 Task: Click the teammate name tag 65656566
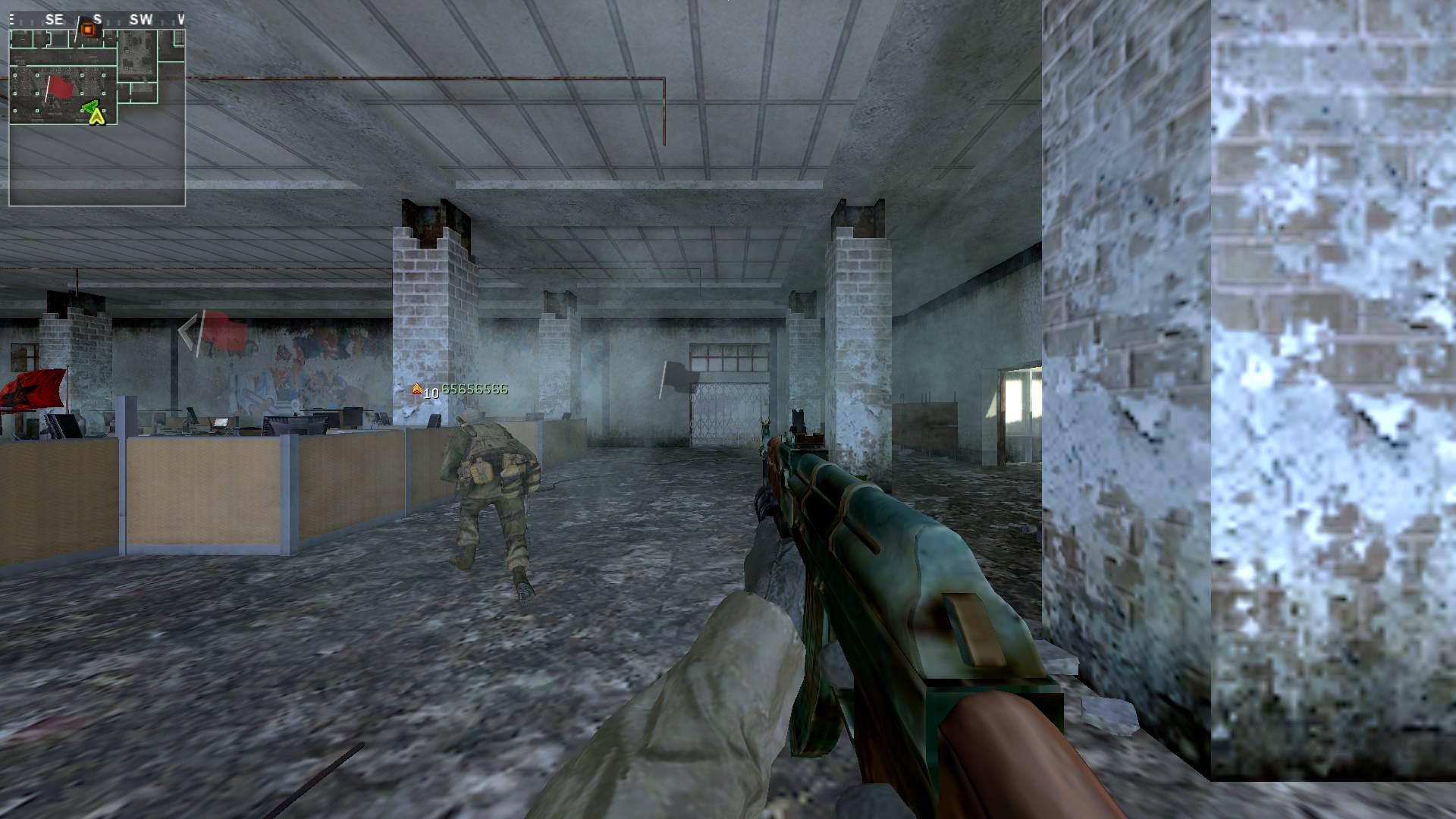coord(474,389)
